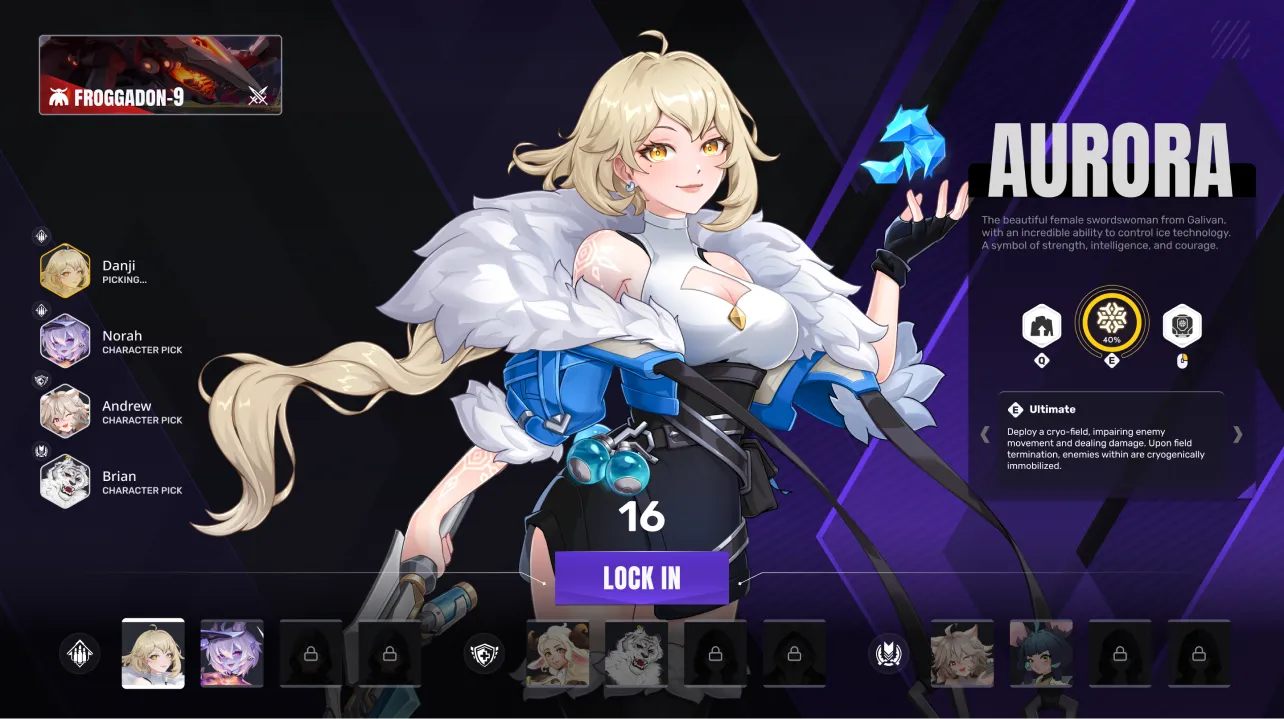Choose the cat-eared winking character portrait
This screenshot has width=1284, height=719.
[x=962, y=653]
